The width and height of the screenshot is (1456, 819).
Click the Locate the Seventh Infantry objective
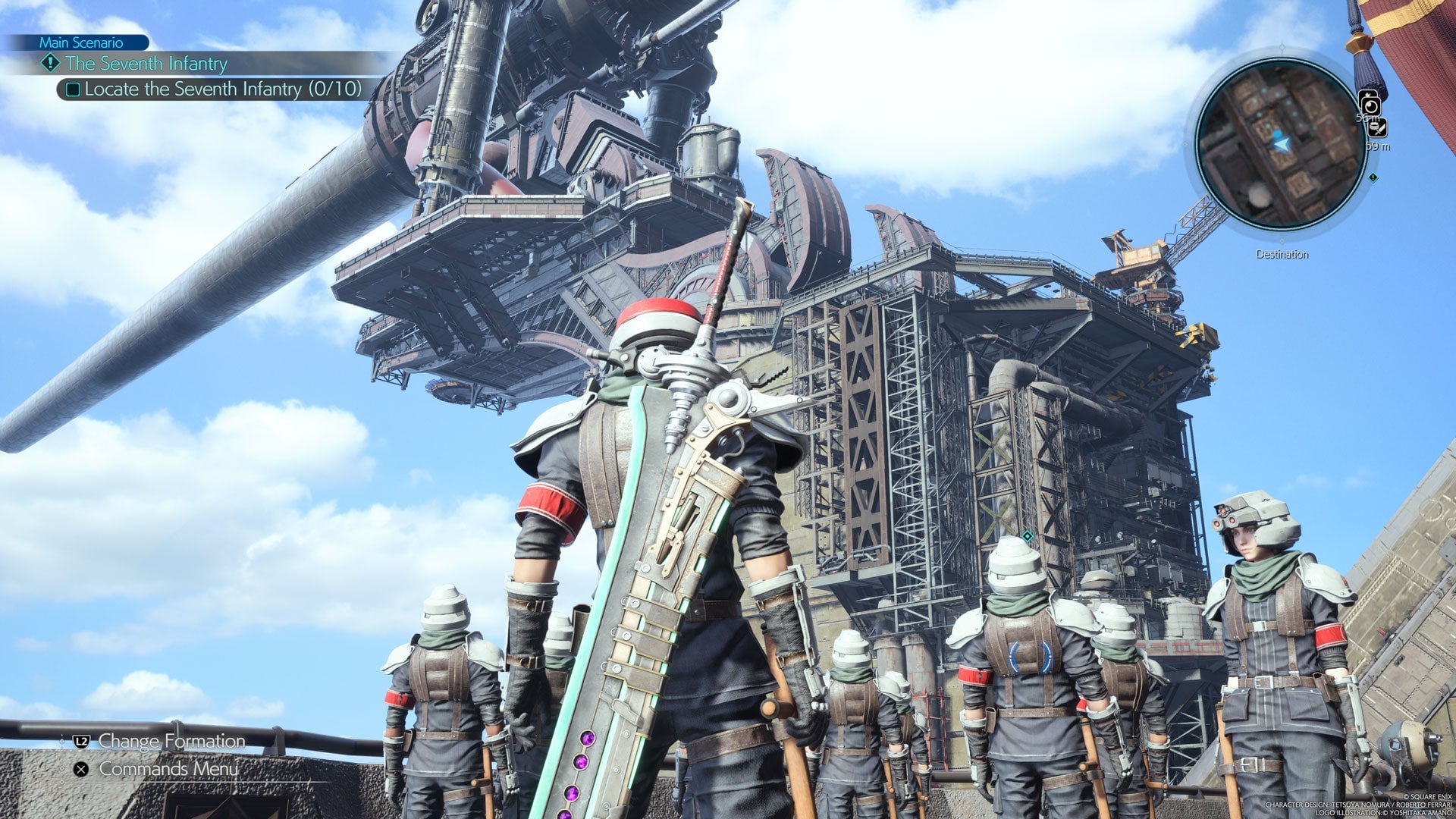(222, 89)
